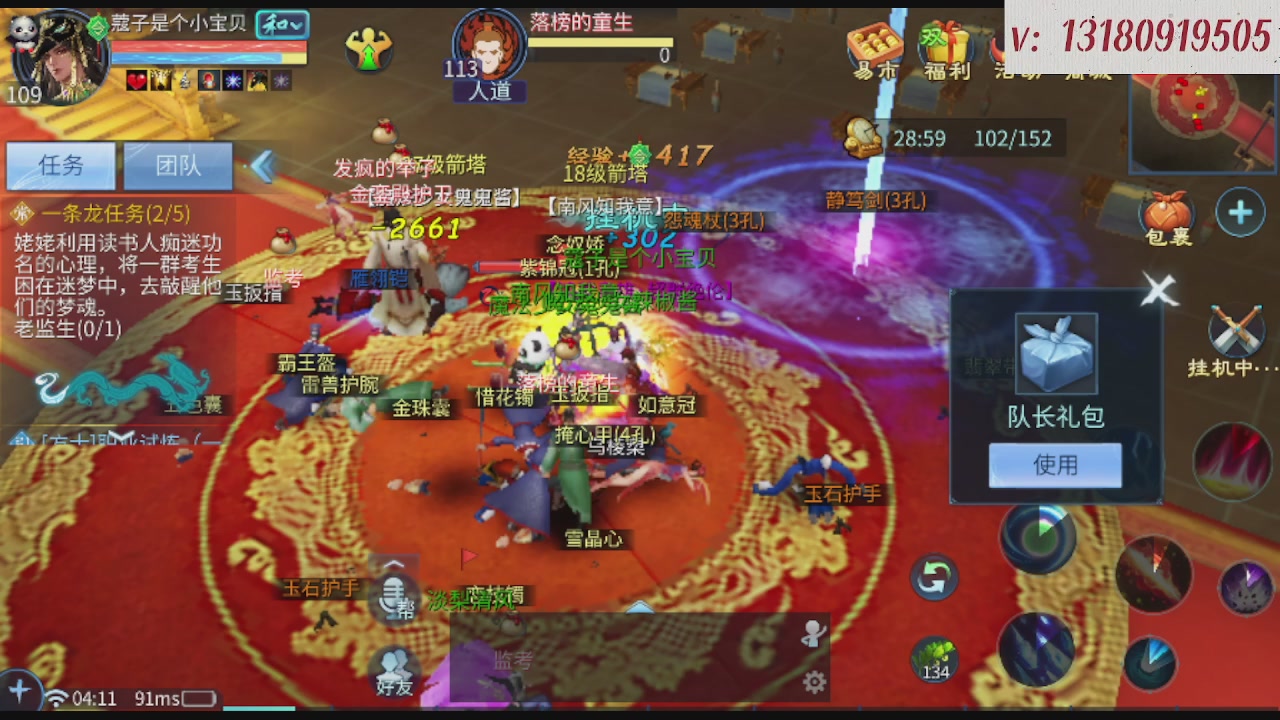Screen dimensions: 1280x720
Task: Click the circular reset view arrows icon
Action: 935,575
